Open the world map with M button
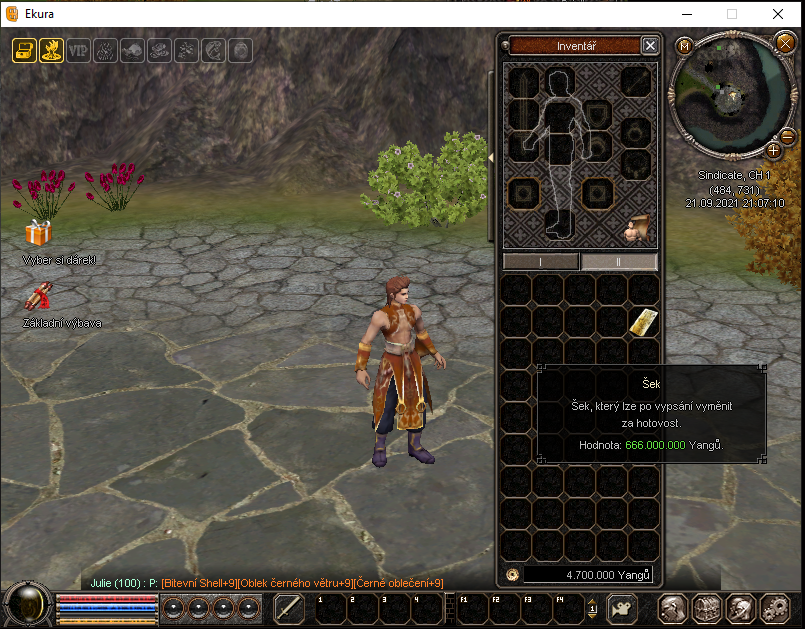Image resolution: width=805 pixels, height=629 pixels. tap(684, 46)
